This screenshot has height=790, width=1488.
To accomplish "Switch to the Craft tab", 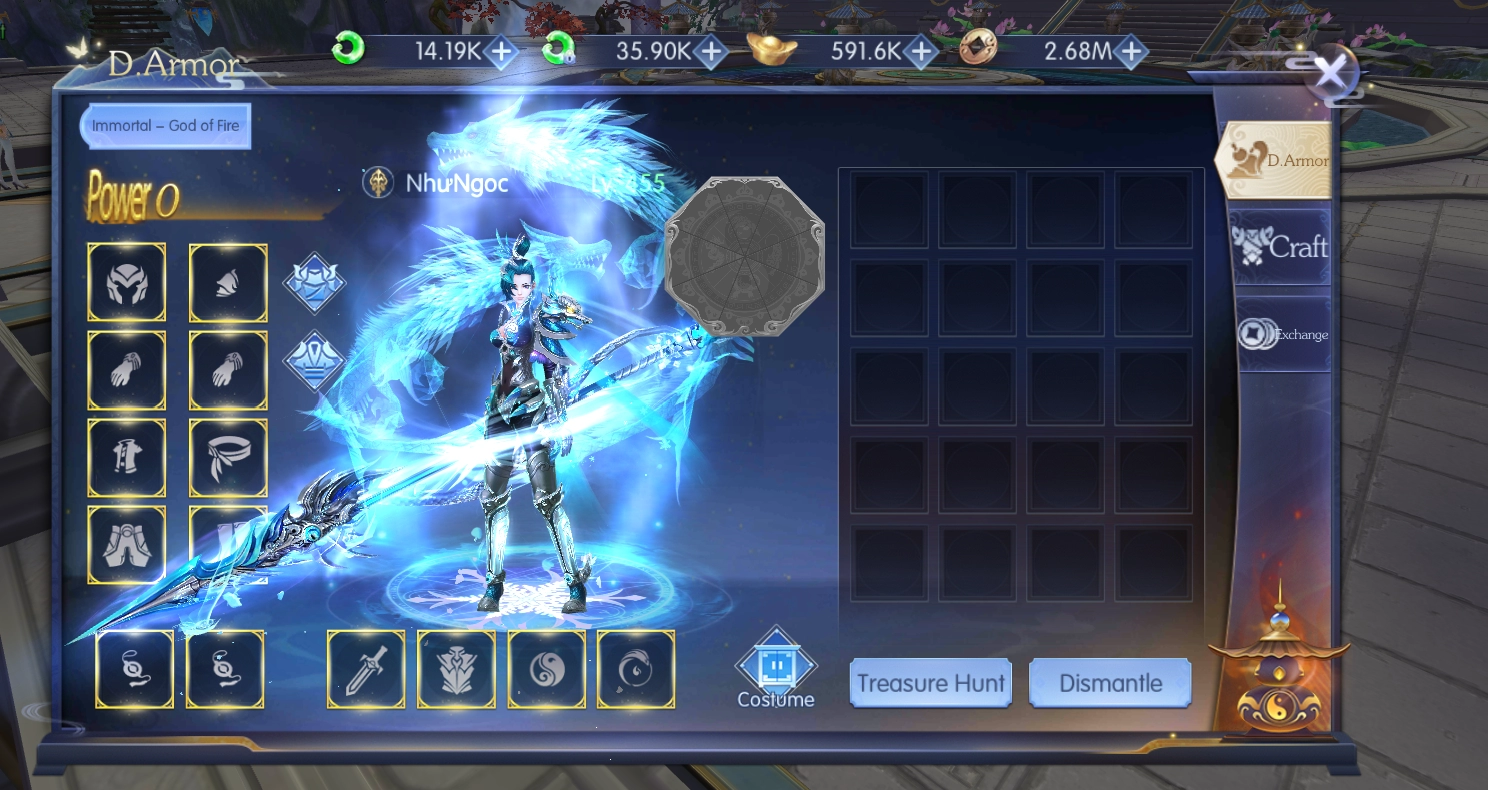I will click(x=1282, y=247).
